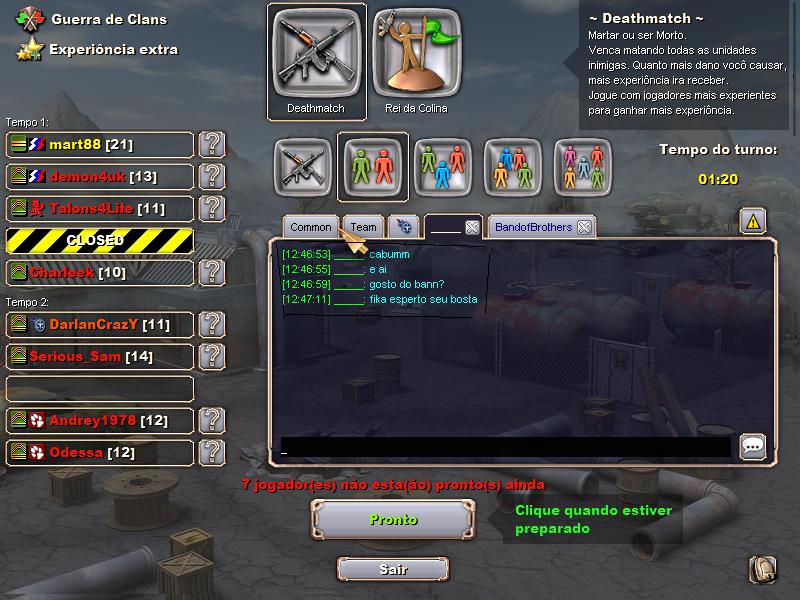Open the Guerra de Clans option
This screenshot has height=600, width=800.
(x=108, y=19)
